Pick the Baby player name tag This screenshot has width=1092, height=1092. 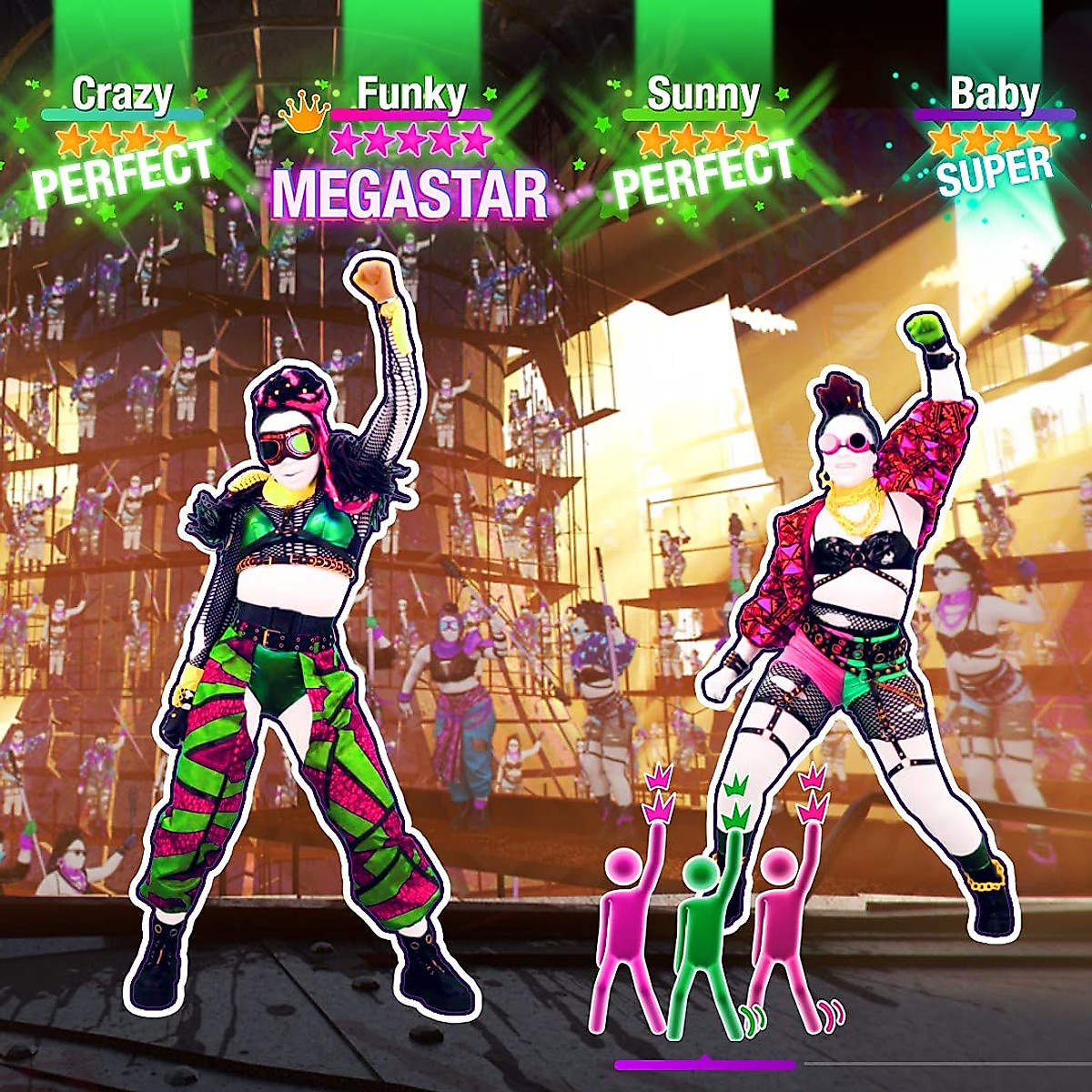pyautogui.click(x=994, y=94)
